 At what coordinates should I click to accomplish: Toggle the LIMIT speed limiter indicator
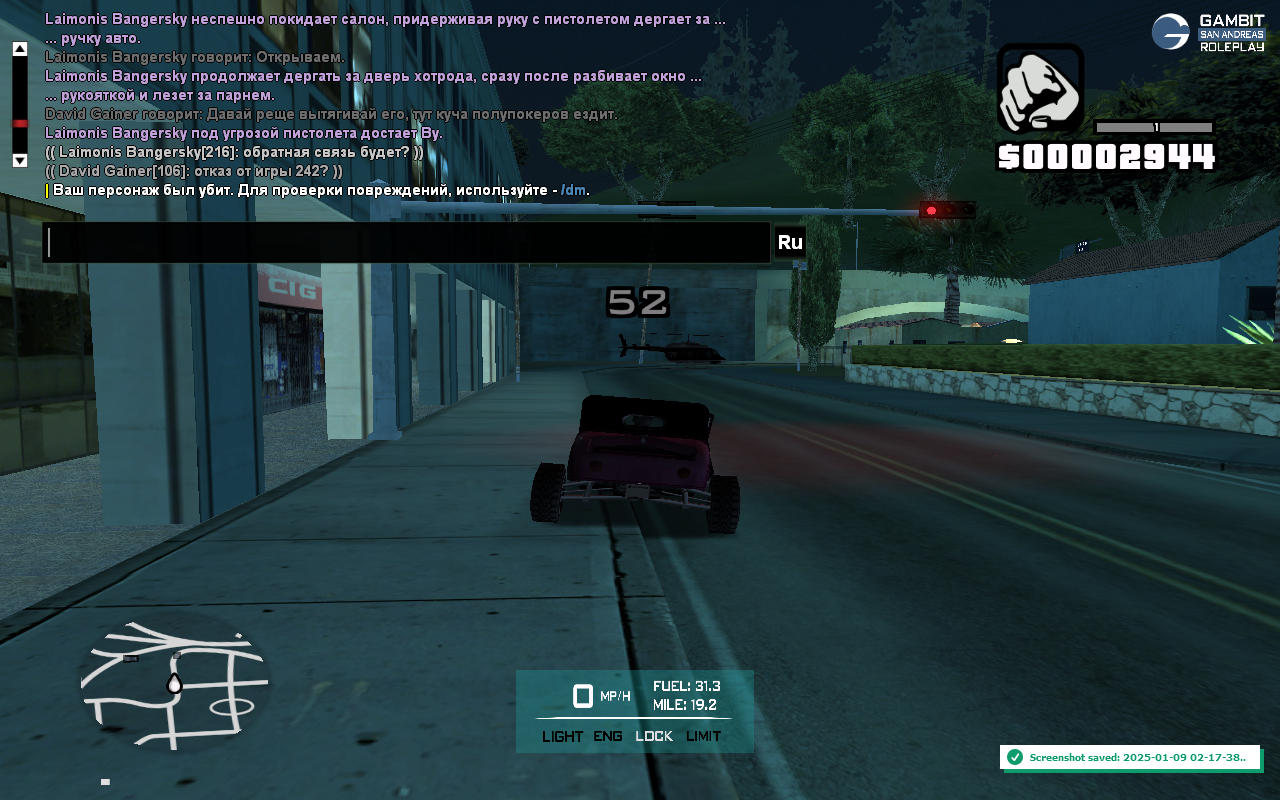[x=703, y=737]
